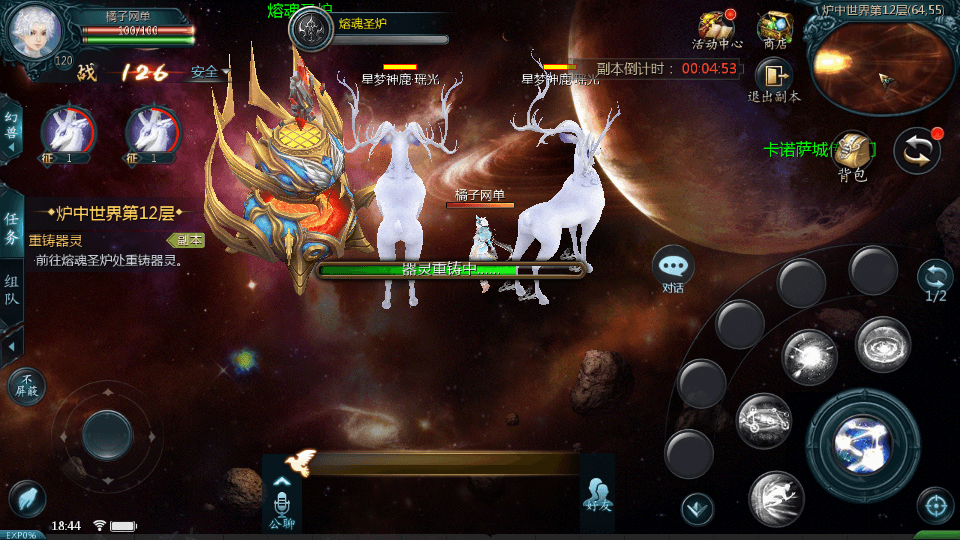Tap the 对话 chat bubble button

673,267
